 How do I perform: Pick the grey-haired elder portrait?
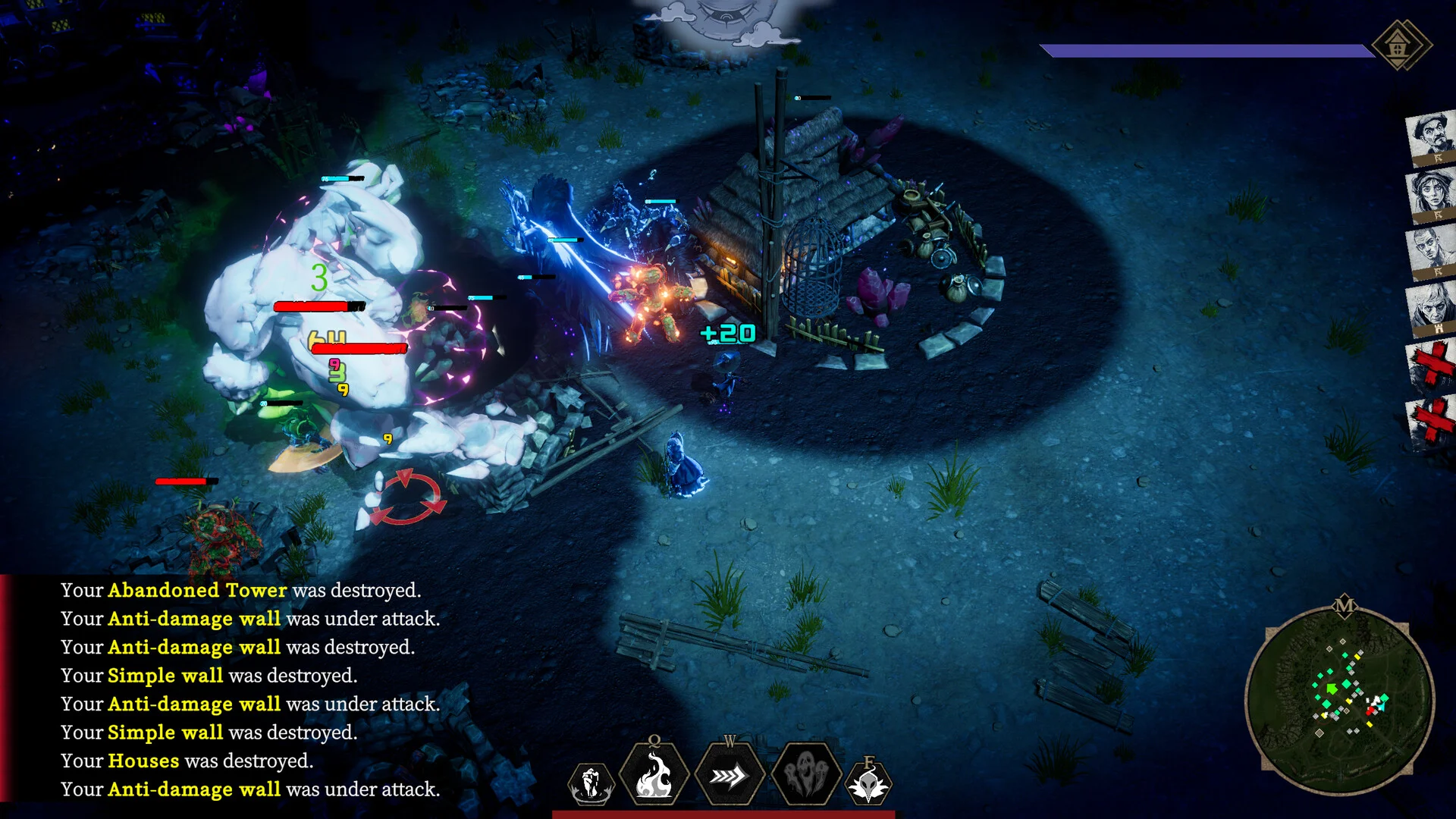[1431, 309]
